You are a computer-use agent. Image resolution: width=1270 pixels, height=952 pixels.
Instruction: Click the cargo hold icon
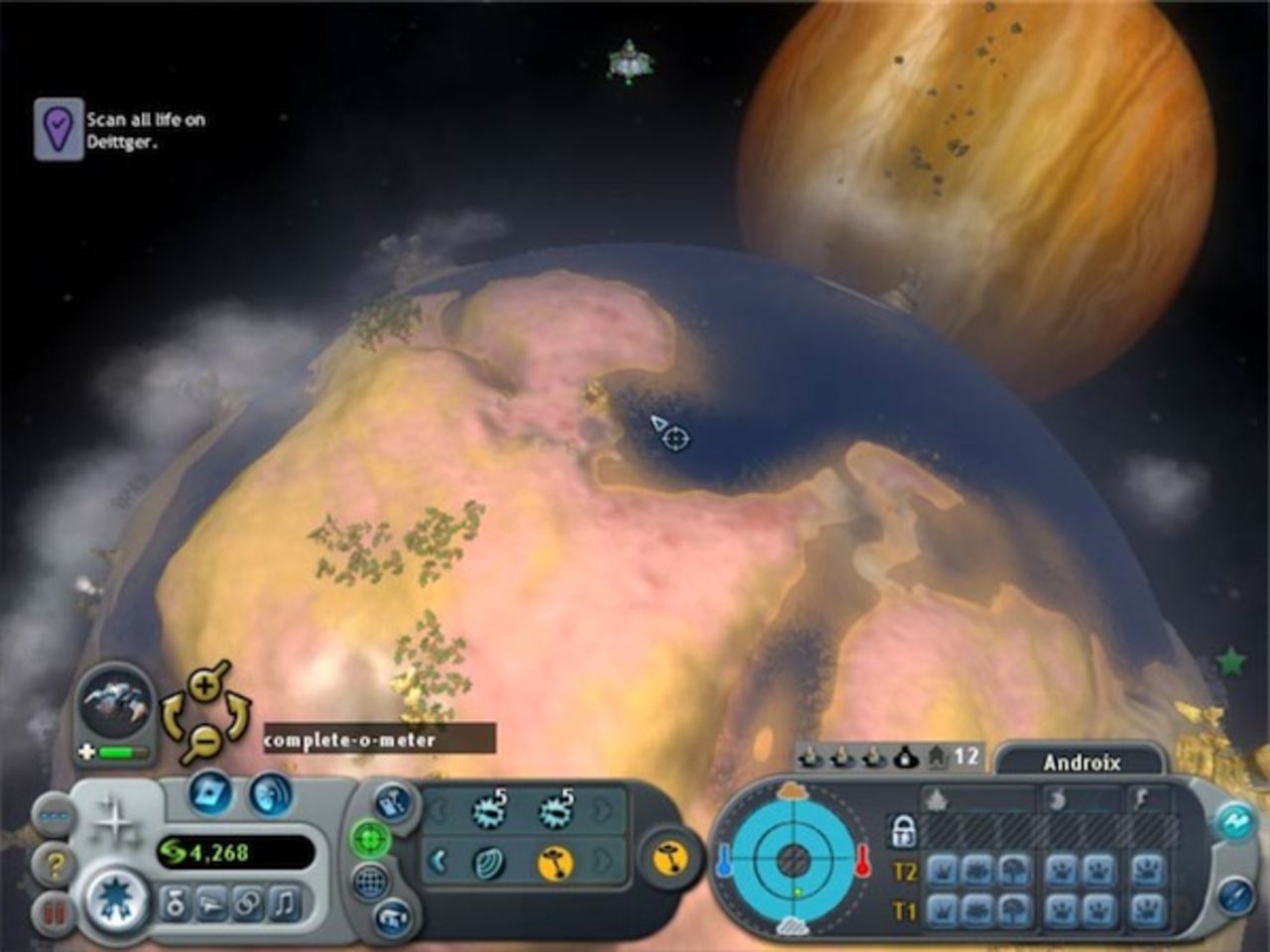coord(395,801)
